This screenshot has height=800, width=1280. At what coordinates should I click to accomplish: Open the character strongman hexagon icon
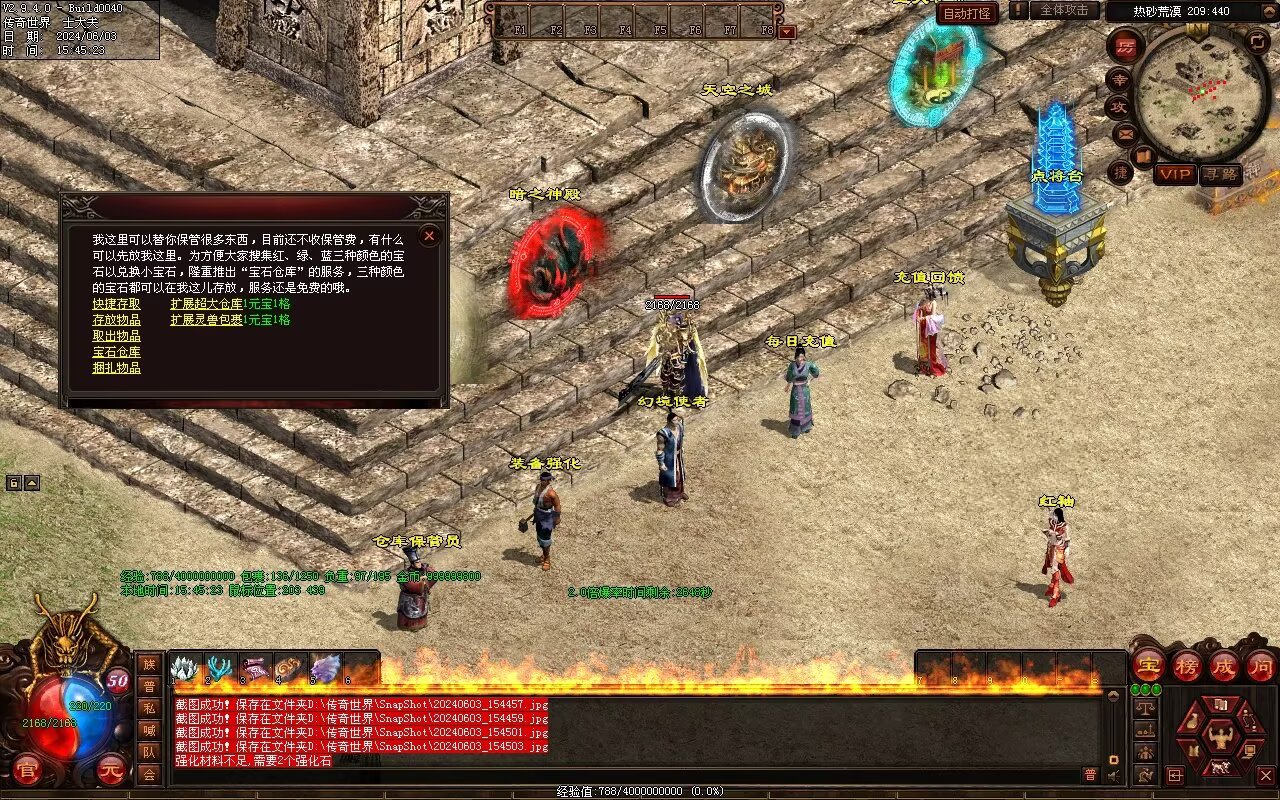point(1219,737)
